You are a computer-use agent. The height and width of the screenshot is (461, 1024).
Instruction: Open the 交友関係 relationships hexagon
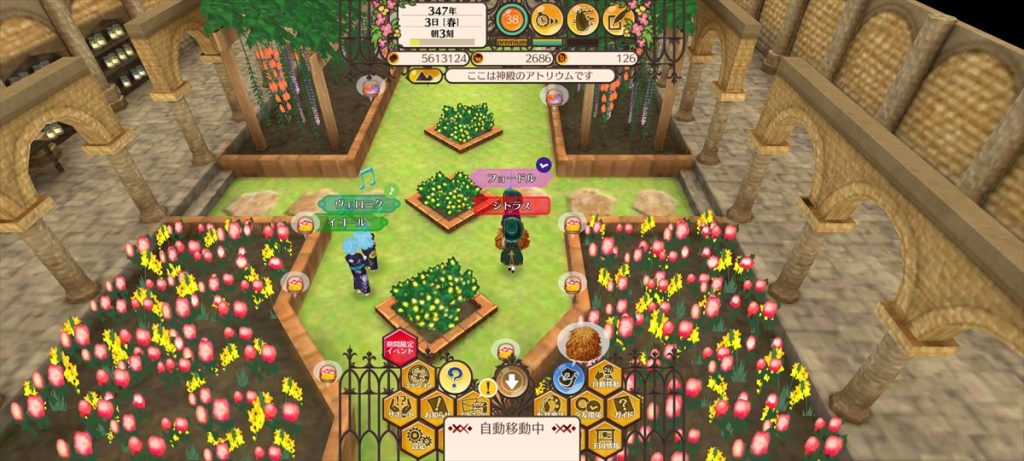(586, 408)
